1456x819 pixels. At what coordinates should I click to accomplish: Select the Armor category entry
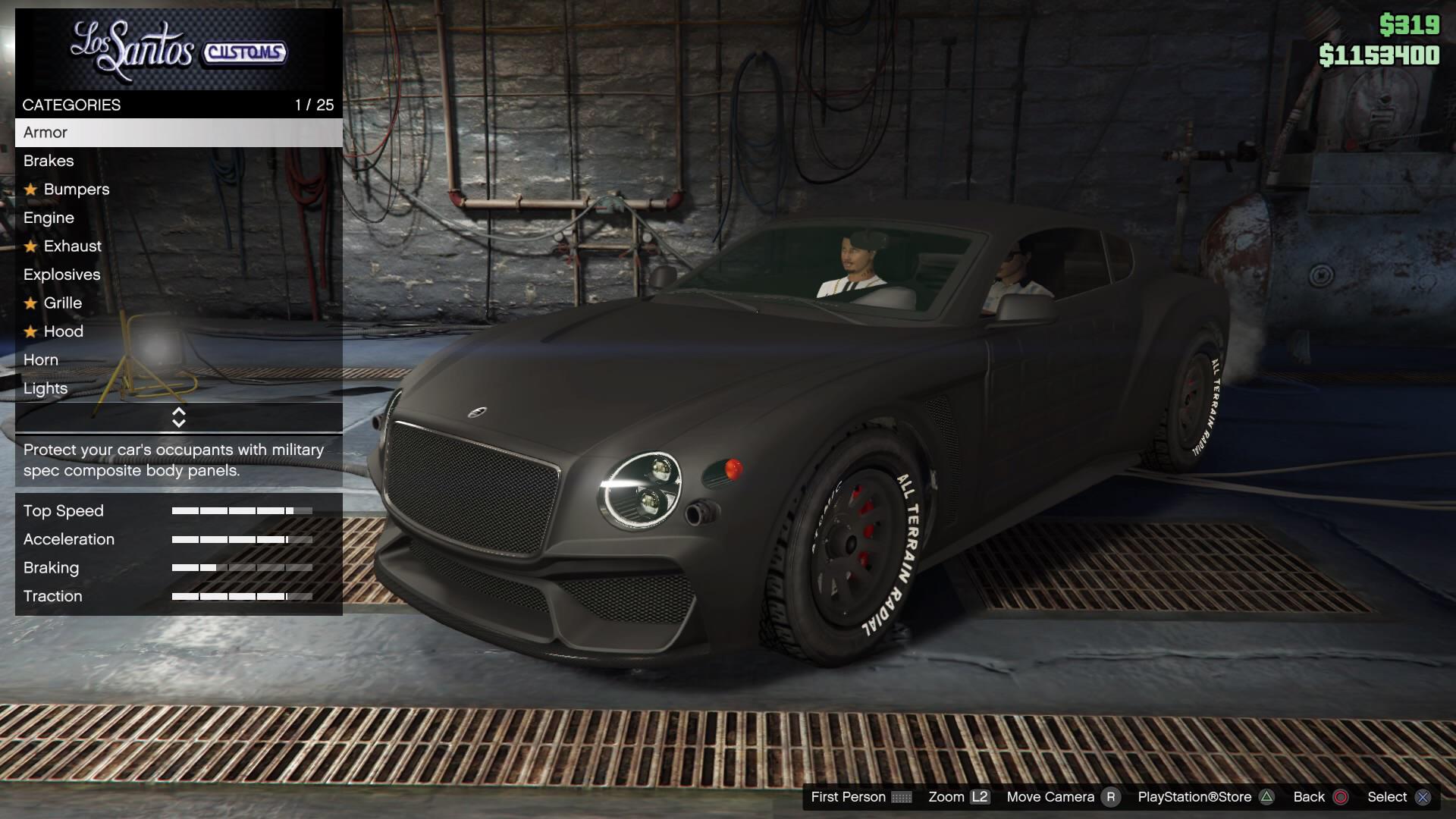(45, 133)
